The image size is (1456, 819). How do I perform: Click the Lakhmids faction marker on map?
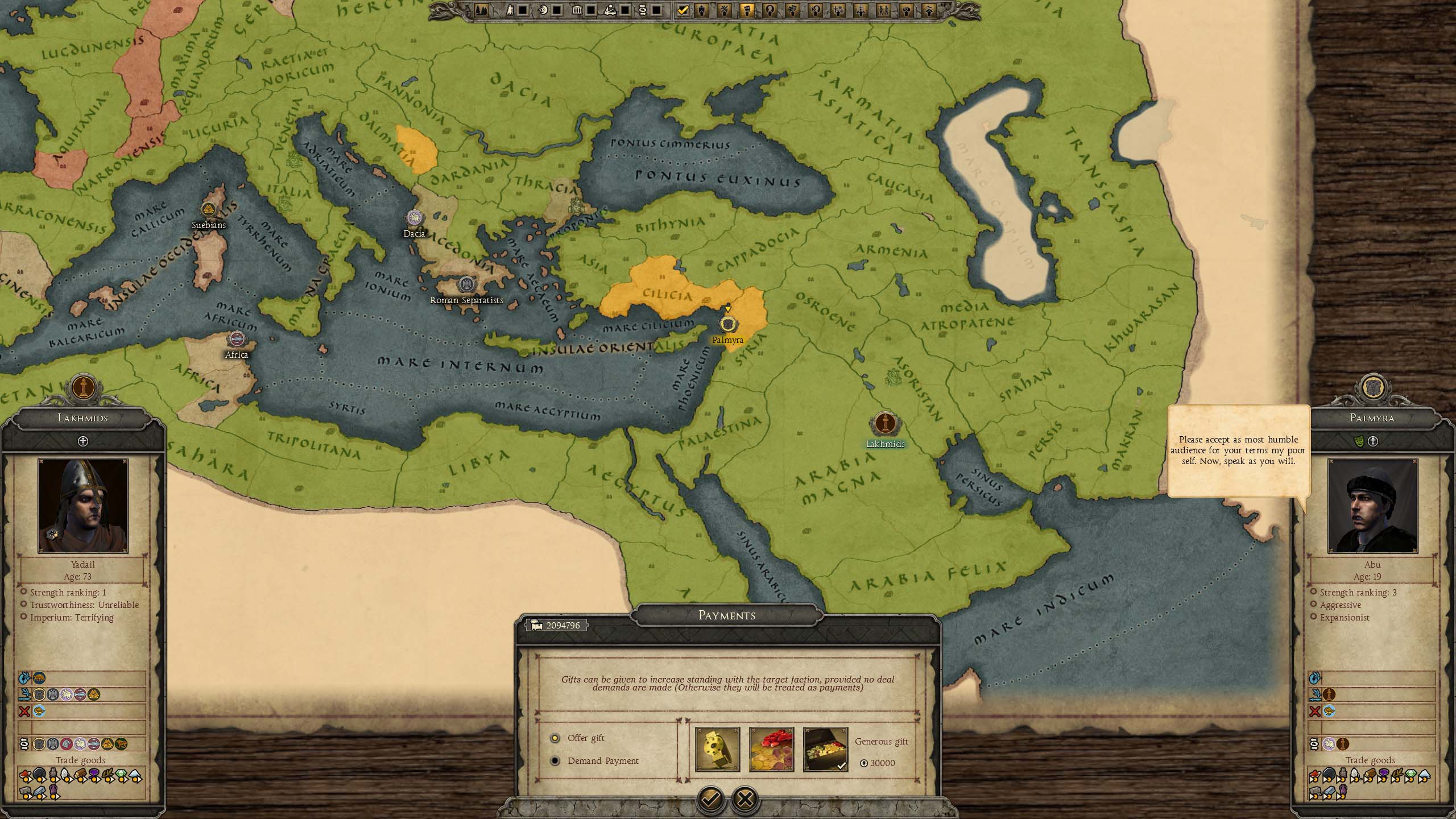tap(884, 424)
